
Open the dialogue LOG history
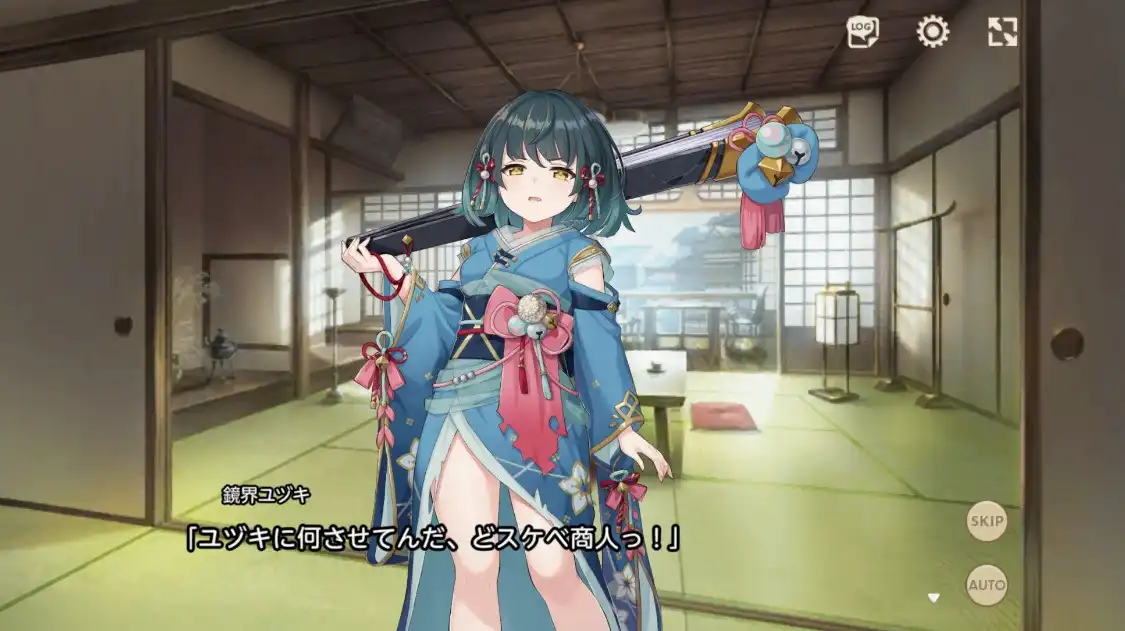click(x=862, y=32)
